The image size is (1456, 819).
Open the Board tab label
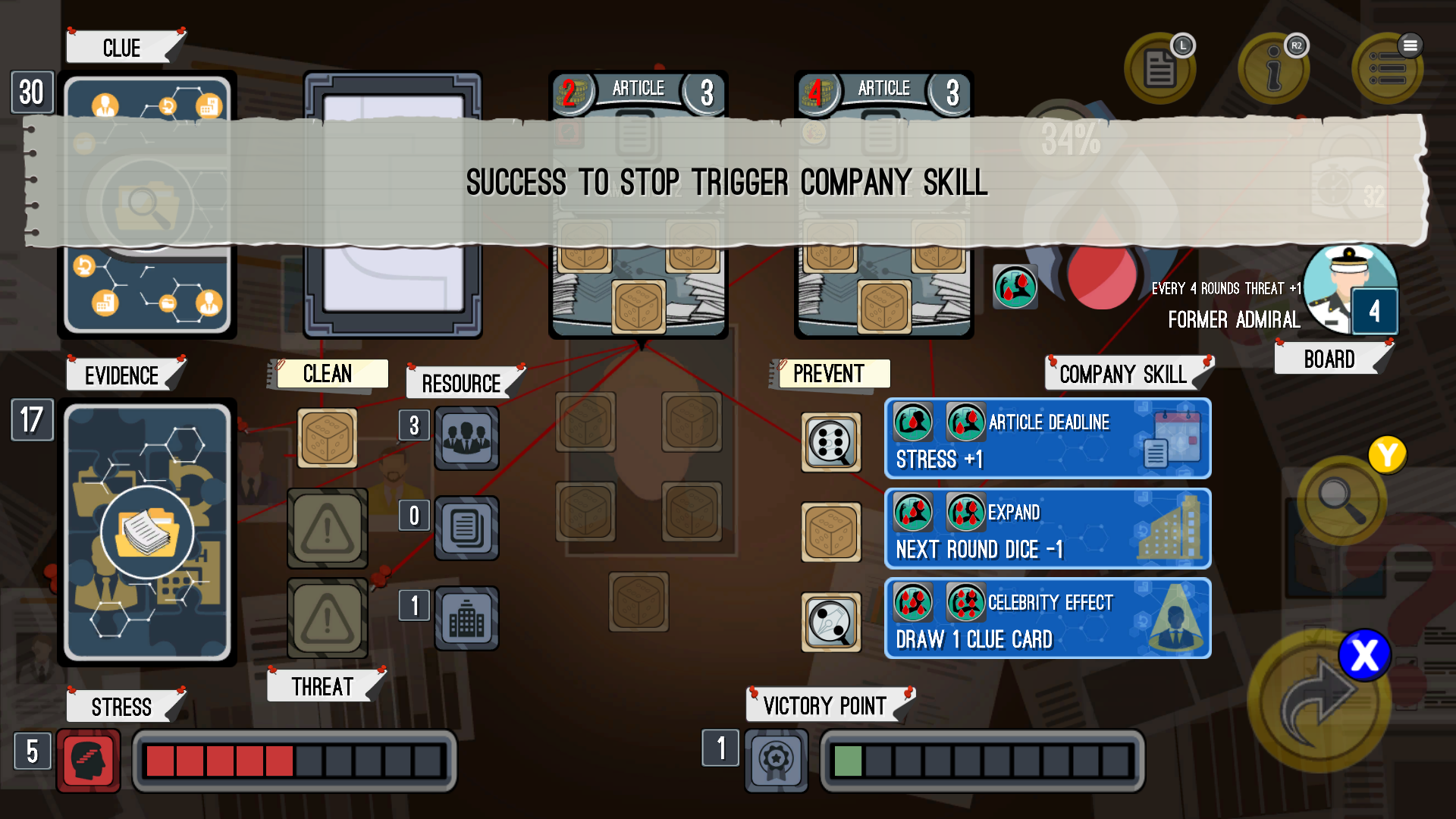pyautogui.click(x=1329, y=359)
